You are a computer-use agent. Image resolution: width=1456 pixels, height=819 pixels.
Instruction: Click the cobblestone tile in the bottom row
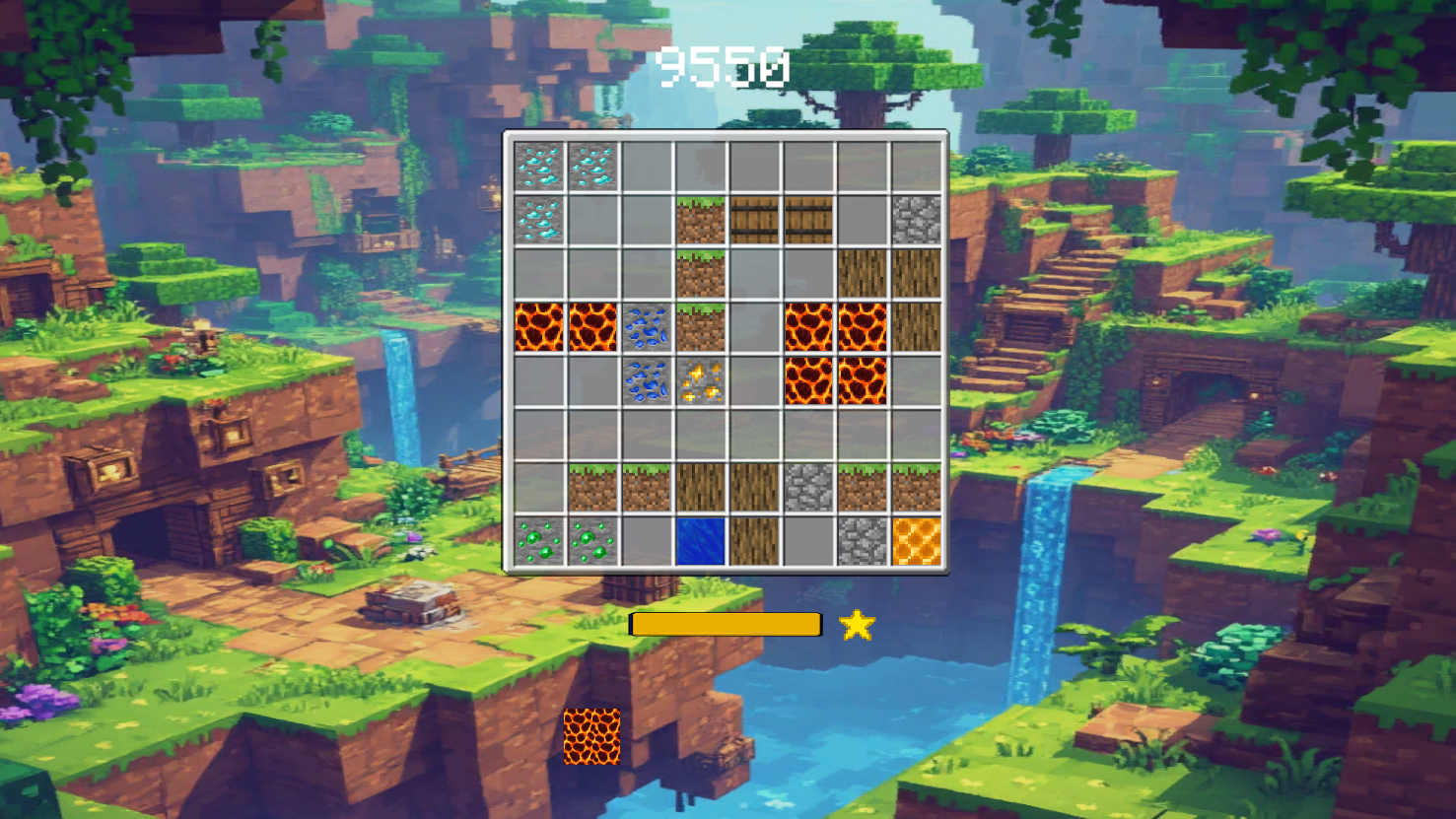point(862,544)
